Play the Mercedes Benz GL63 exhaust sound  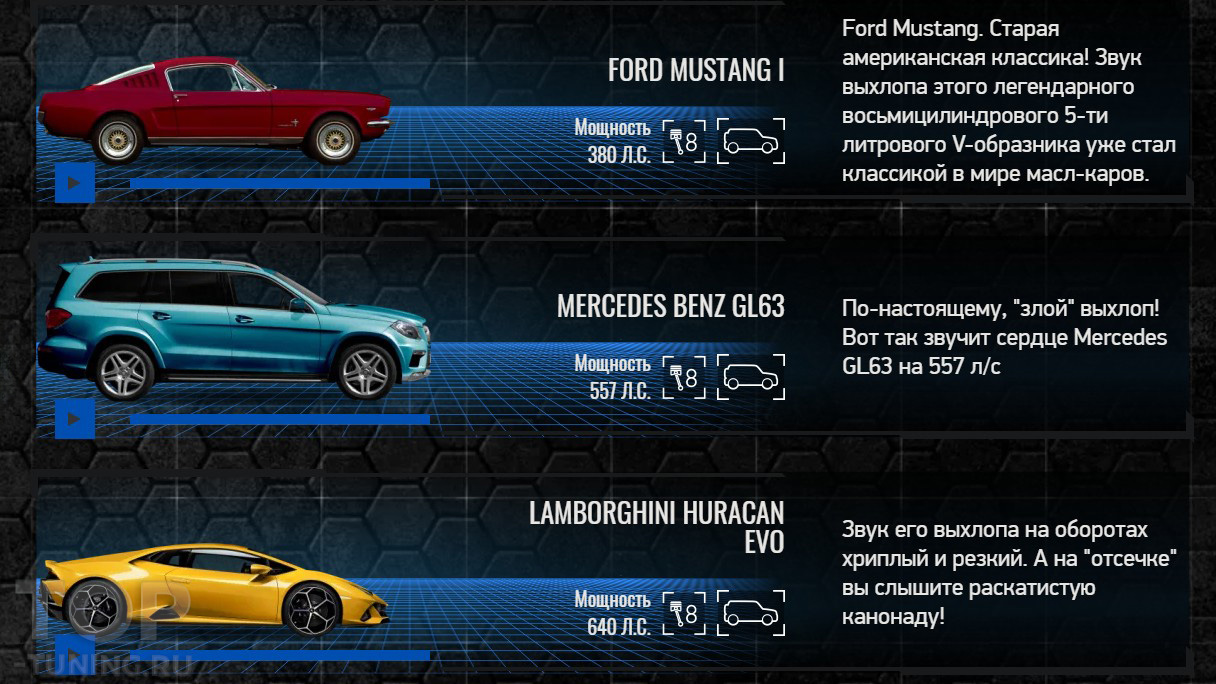74,418
